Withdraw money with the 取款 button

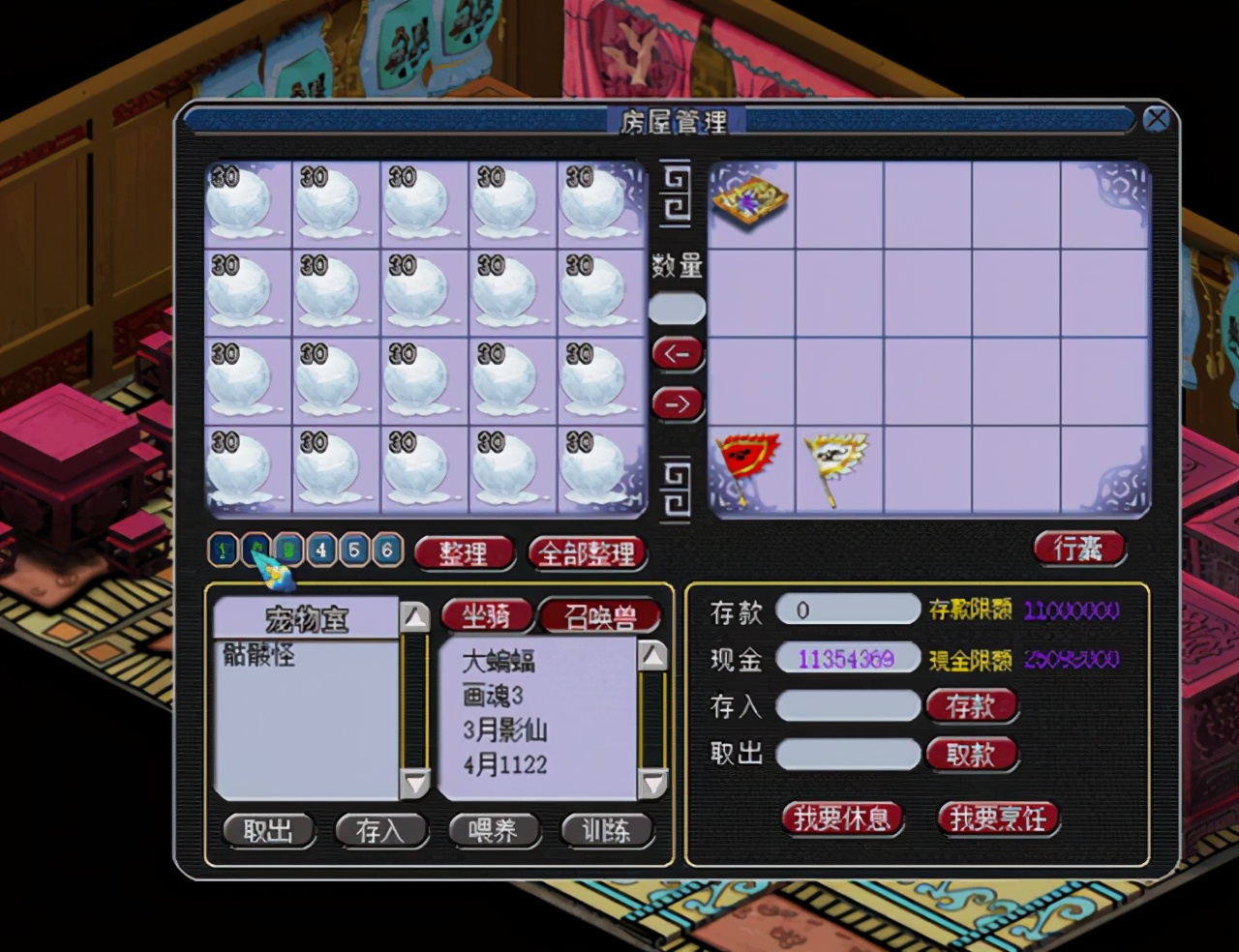[971, 754]
